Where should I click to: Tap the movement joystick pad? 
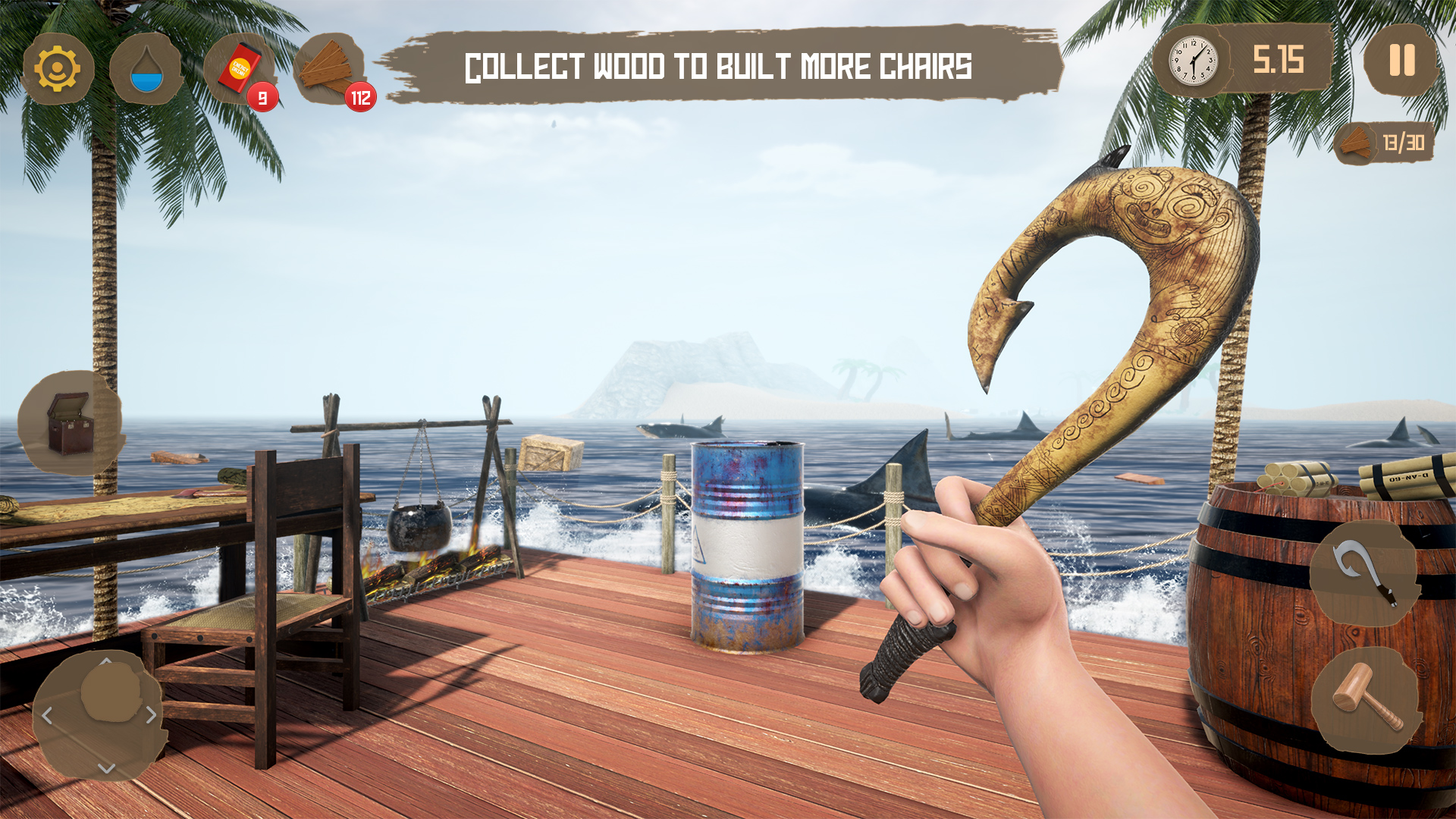[x=111, y=692]
